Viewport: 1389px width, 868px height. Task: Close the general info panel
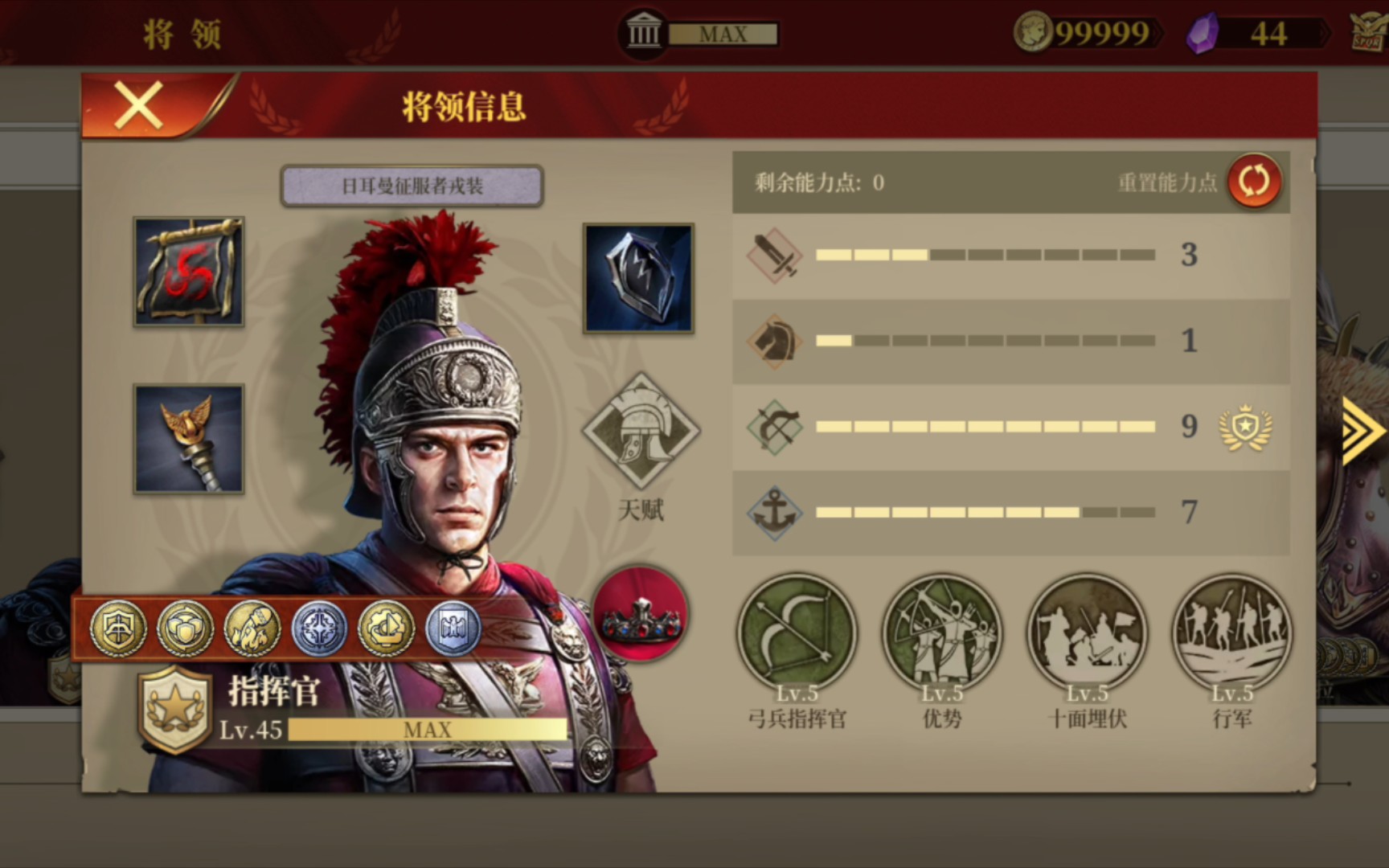coord(139,105)
